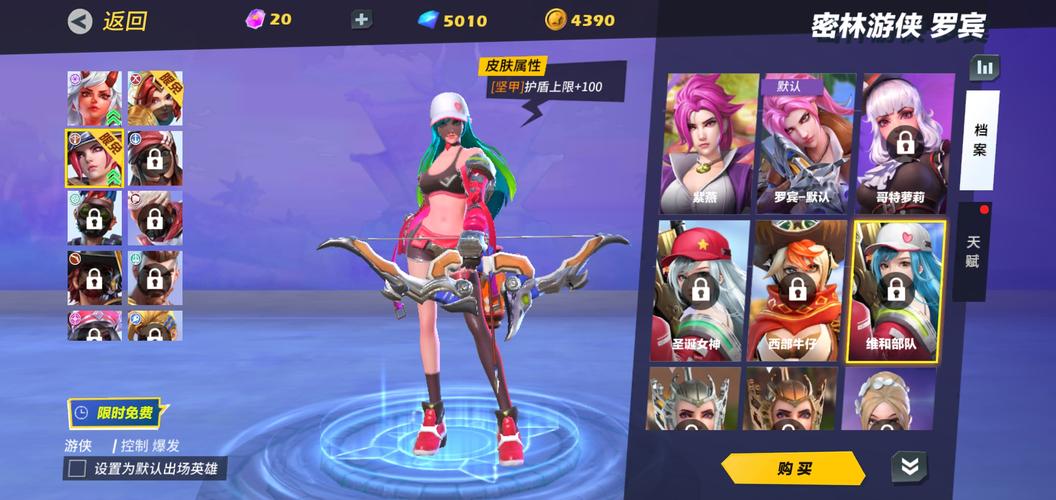1056x500 pixels.
Task: Expand the skin list with double-arrow button
Action: click(909, 466)
